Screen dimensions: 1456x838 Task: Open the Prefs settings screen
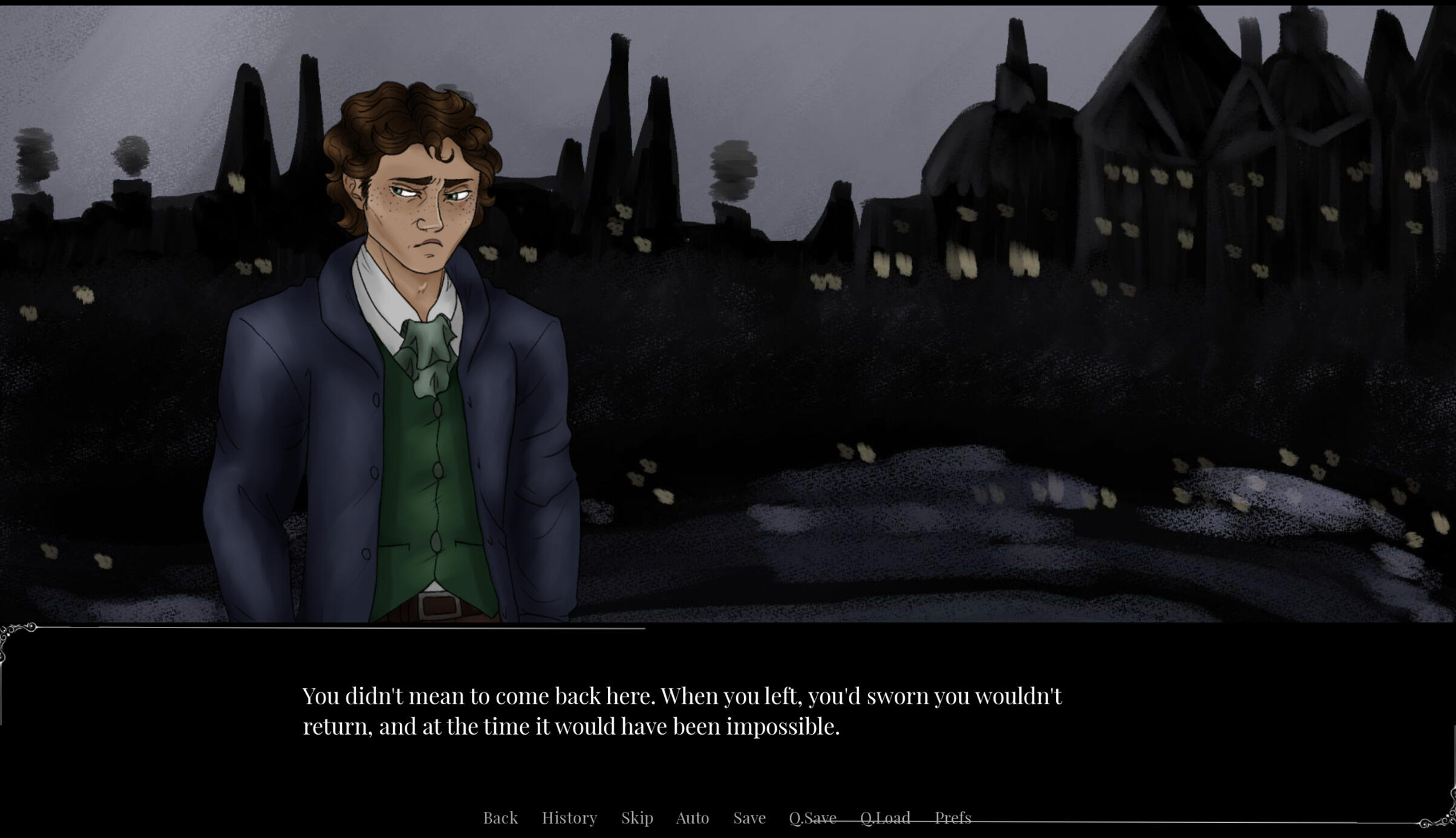pyautogui.click(x=953, y=817)
